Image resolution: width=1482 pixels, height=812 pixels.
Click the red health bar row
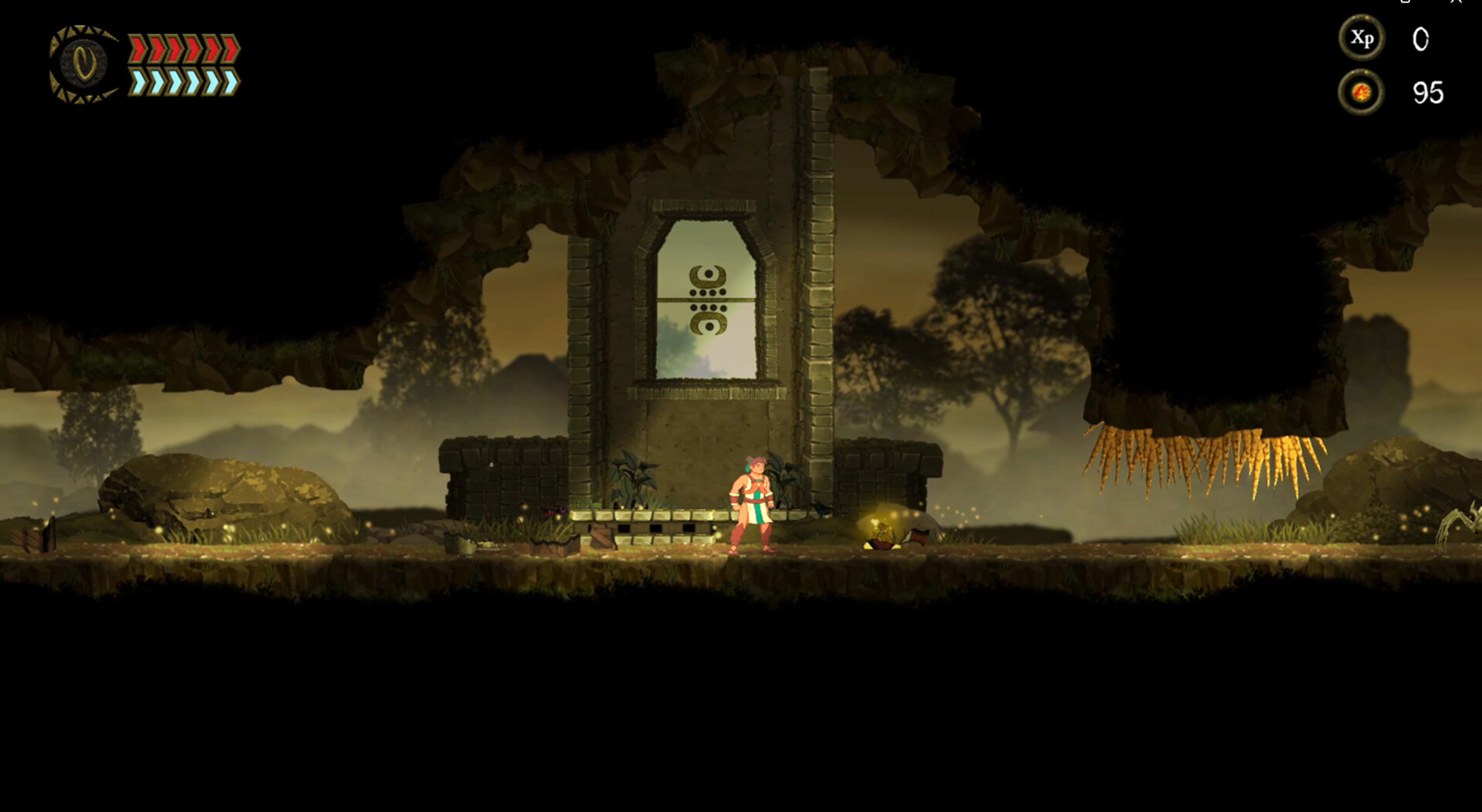[x=185, y=48]
